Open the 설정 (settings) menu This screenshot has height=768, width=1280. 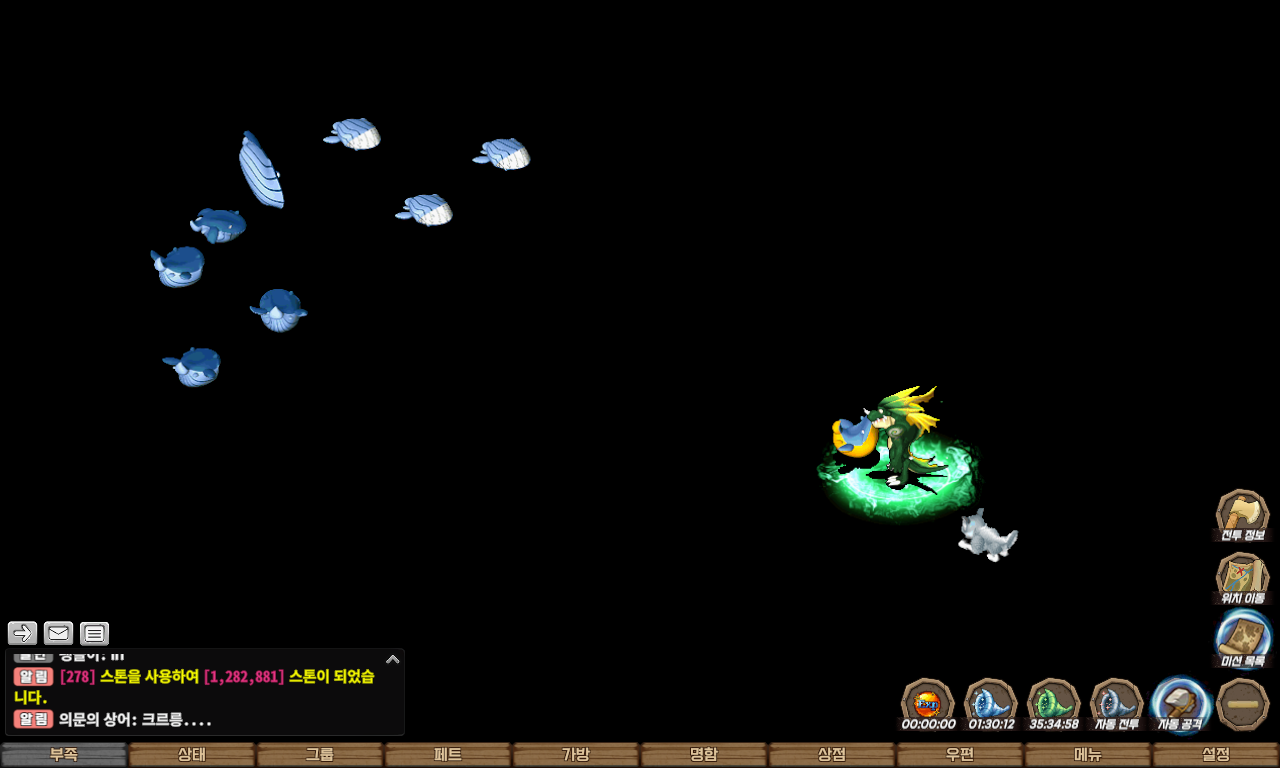[1216, 755]
